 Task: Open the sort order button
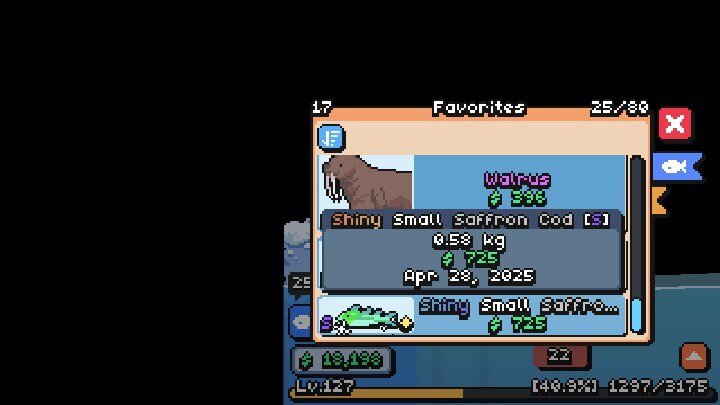pos(331,137)
